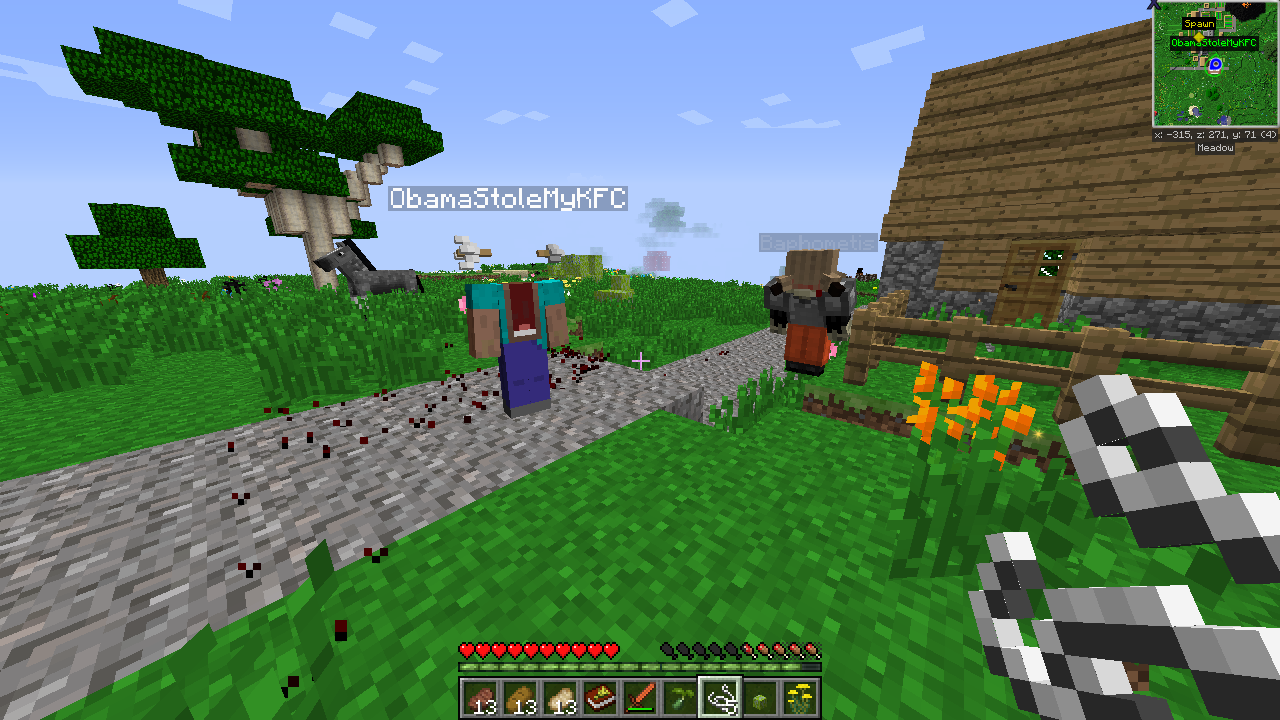This screenshot has width=1280, height=720.
Task: Select the pale bread loaf hotbar slot
Action: [x=560, y=697]
